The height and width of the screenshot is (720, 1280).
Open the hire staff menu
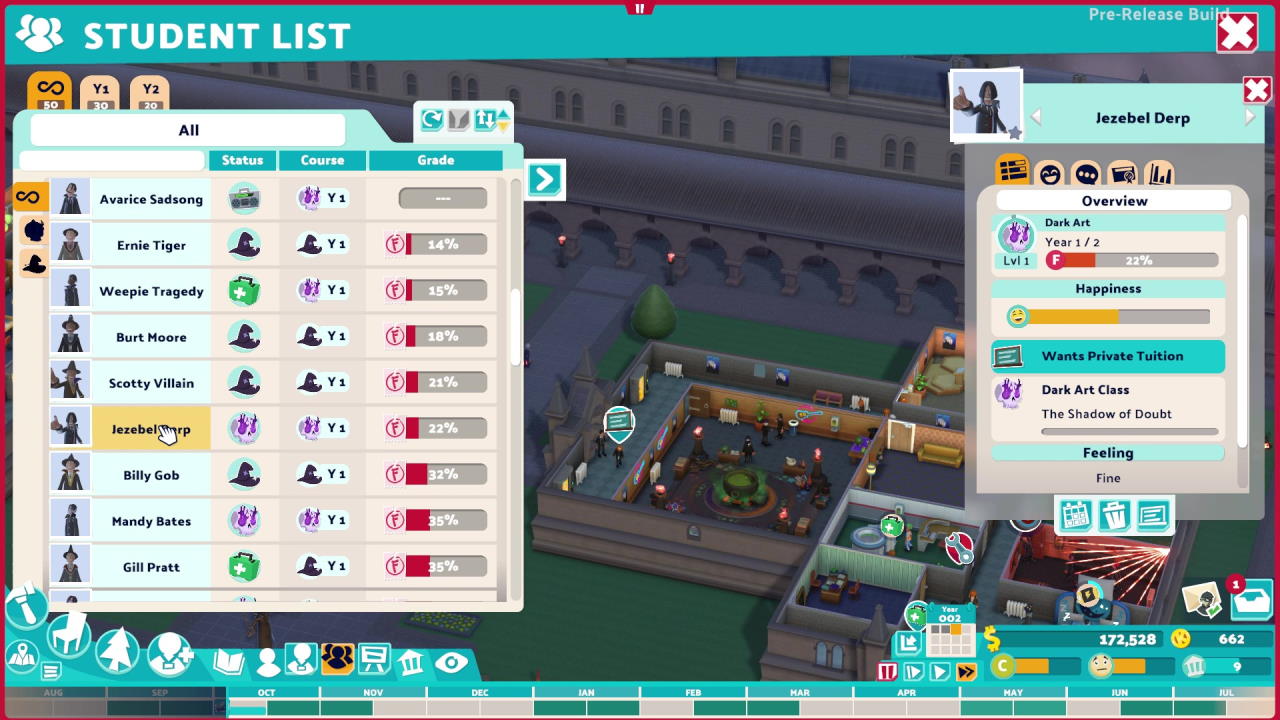pyautogui.click(x=171, y=655)
